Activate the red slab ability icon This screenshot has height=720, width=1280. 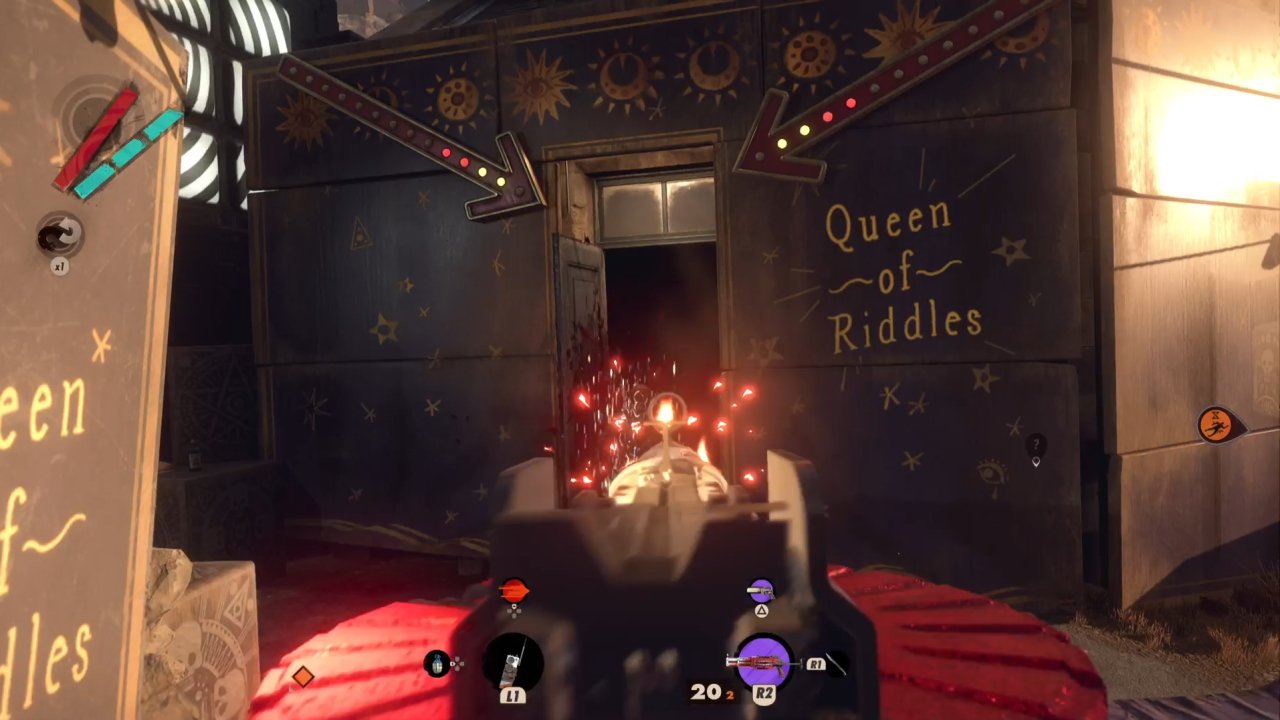[x=514, y=591]
